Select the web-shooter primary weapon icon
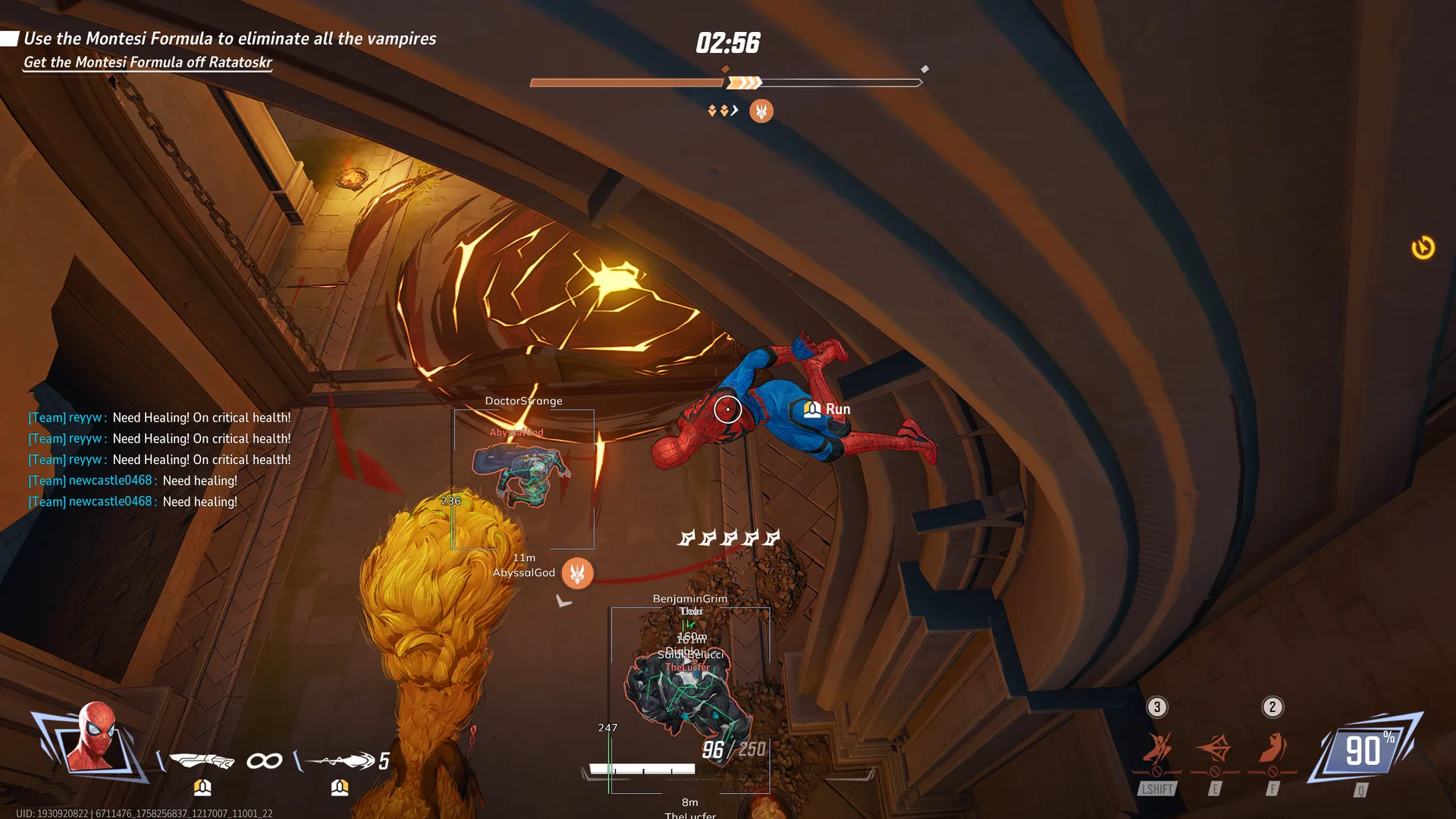Viewport: 1456px width, 819px height. [x=202, y=760]
